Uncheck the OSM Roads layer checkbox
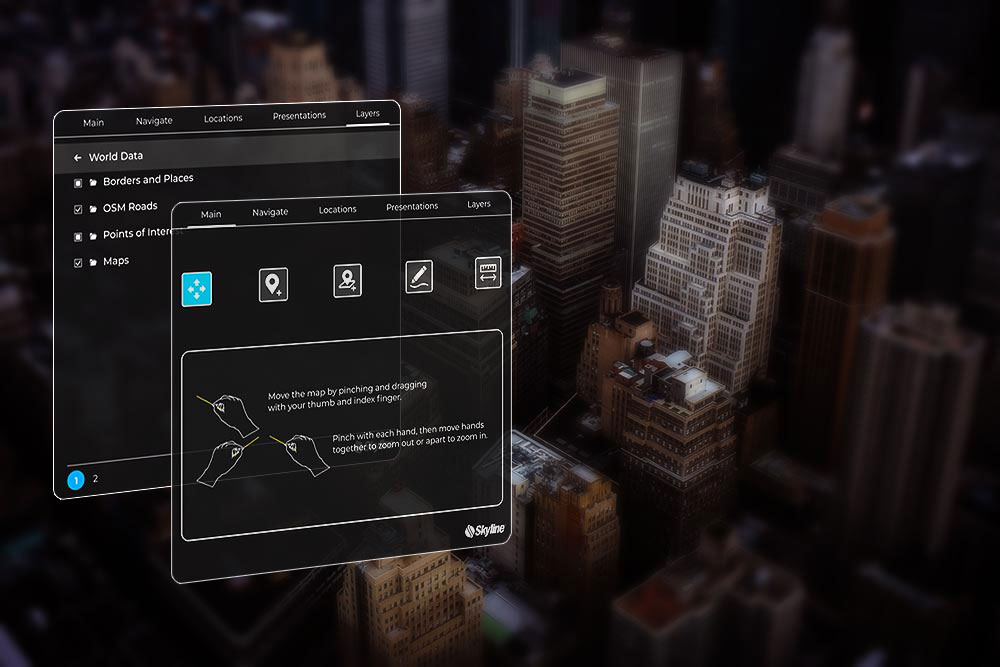The image size is (1000, 667). click(78, 210)
